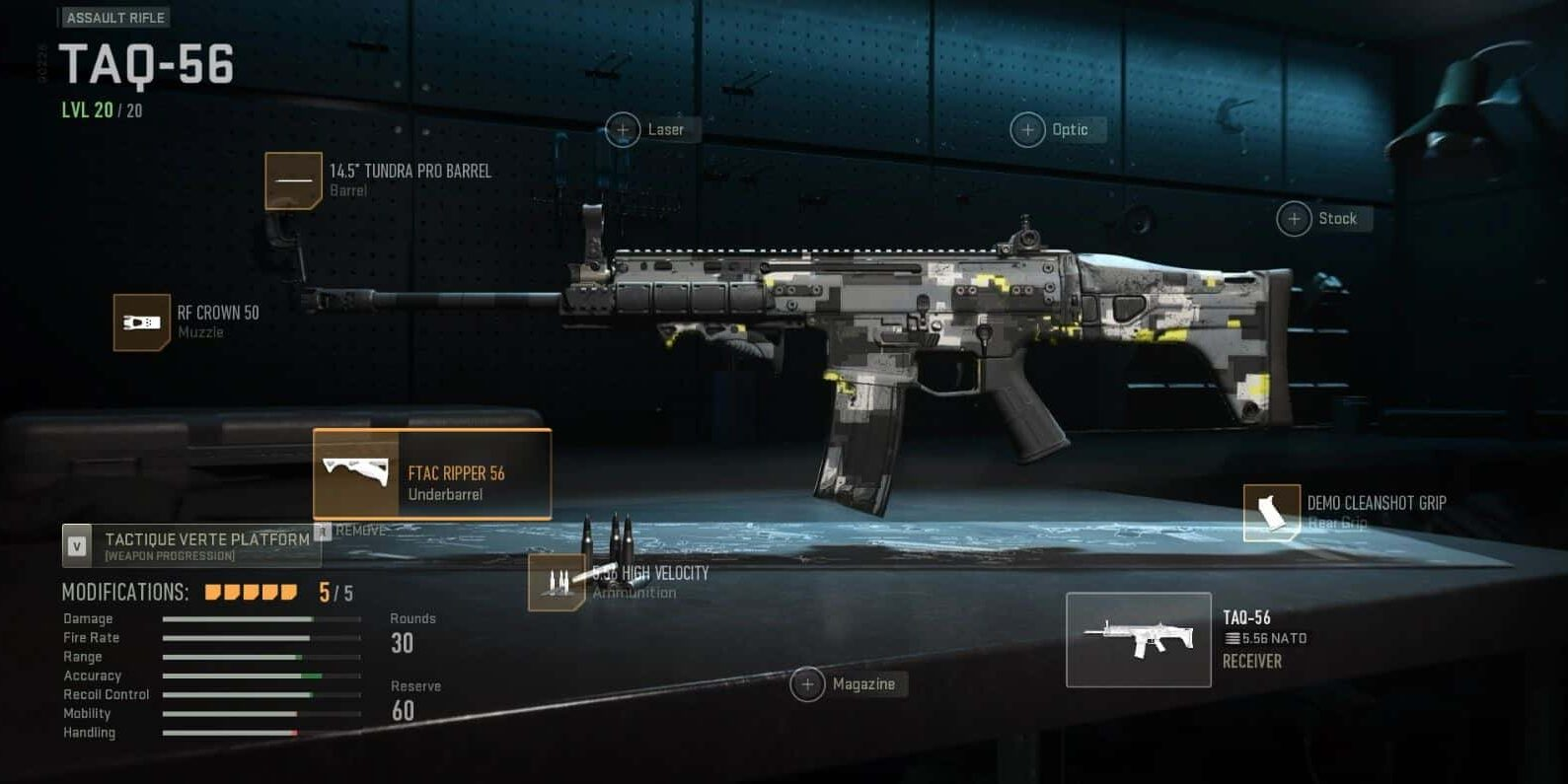This screenshot has width=1568, height=784.
Task: Select the 14.5" Tundra Pro Barrel attachment icon
Action: (293, 180)
